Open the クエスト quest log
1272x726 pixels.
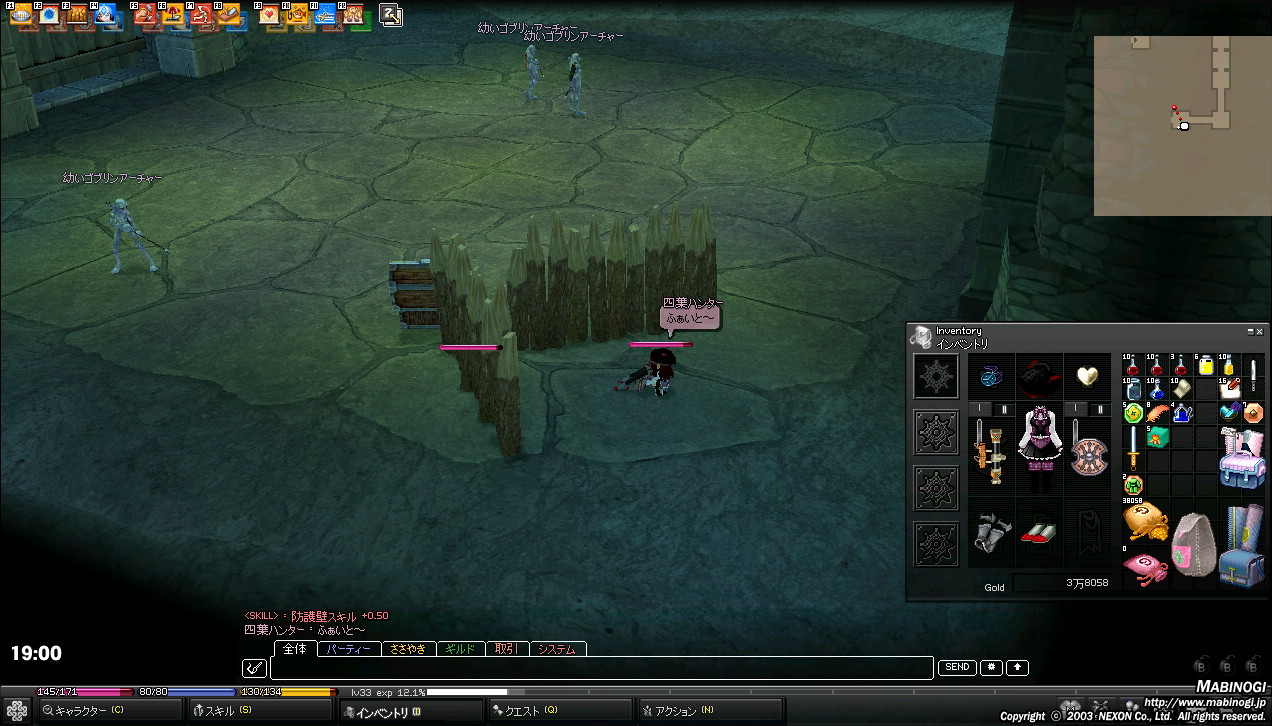point(524,711)
